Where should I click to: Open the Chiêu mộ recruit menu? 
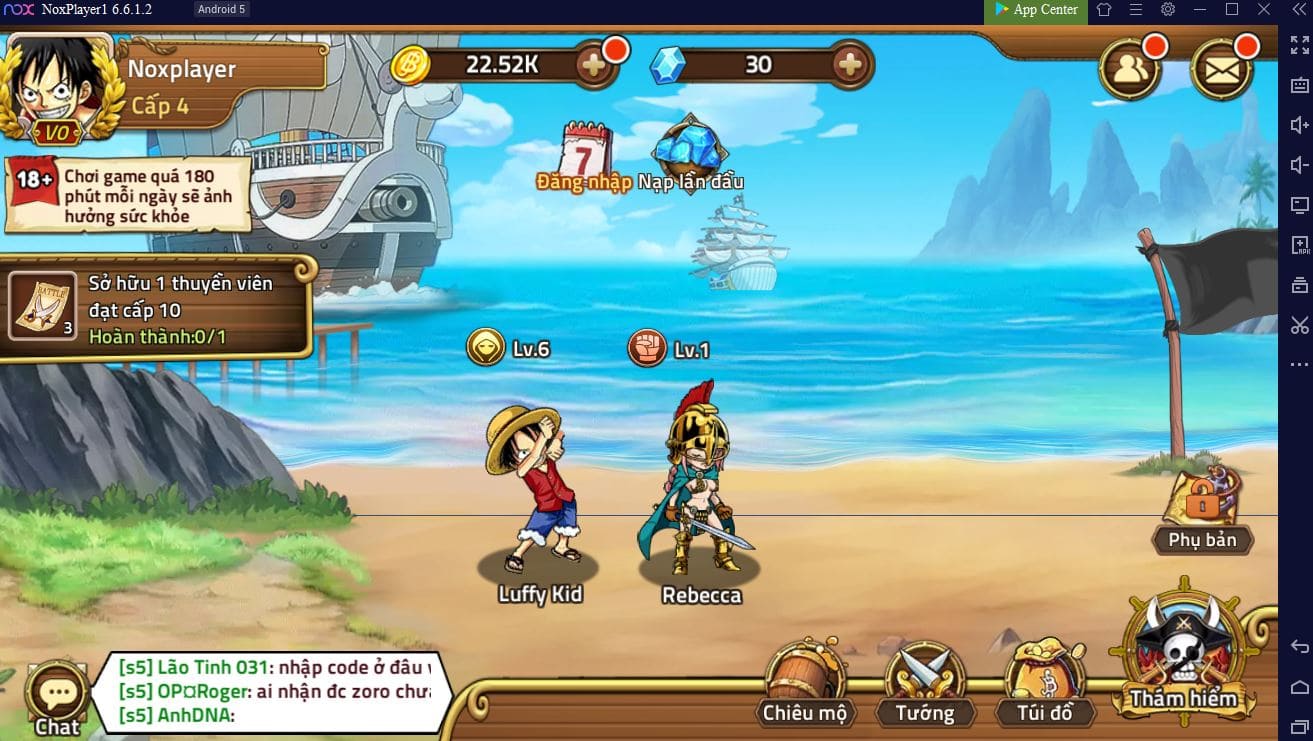[805, 685]
